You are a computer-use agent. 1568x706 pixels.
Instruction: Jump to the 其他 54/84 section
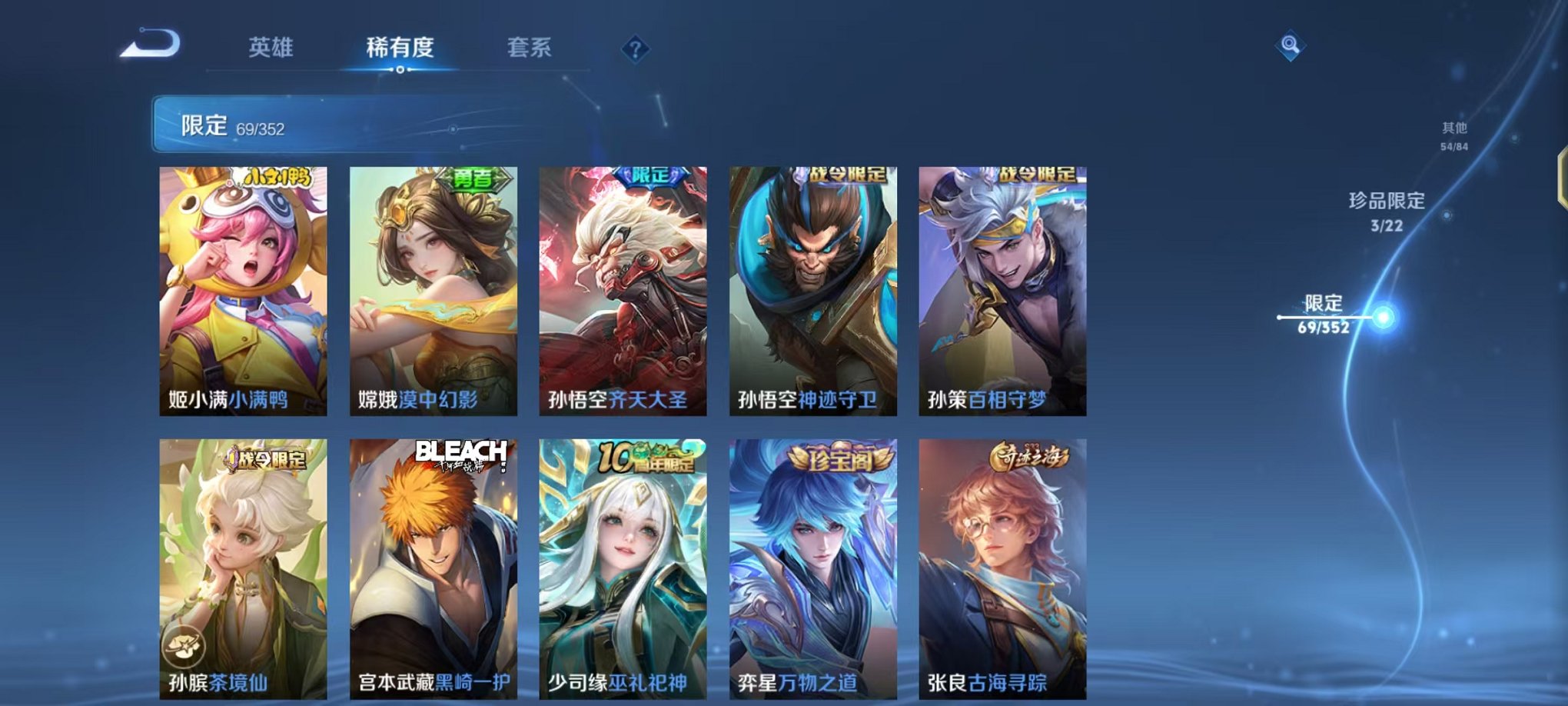coord(1453,135)
